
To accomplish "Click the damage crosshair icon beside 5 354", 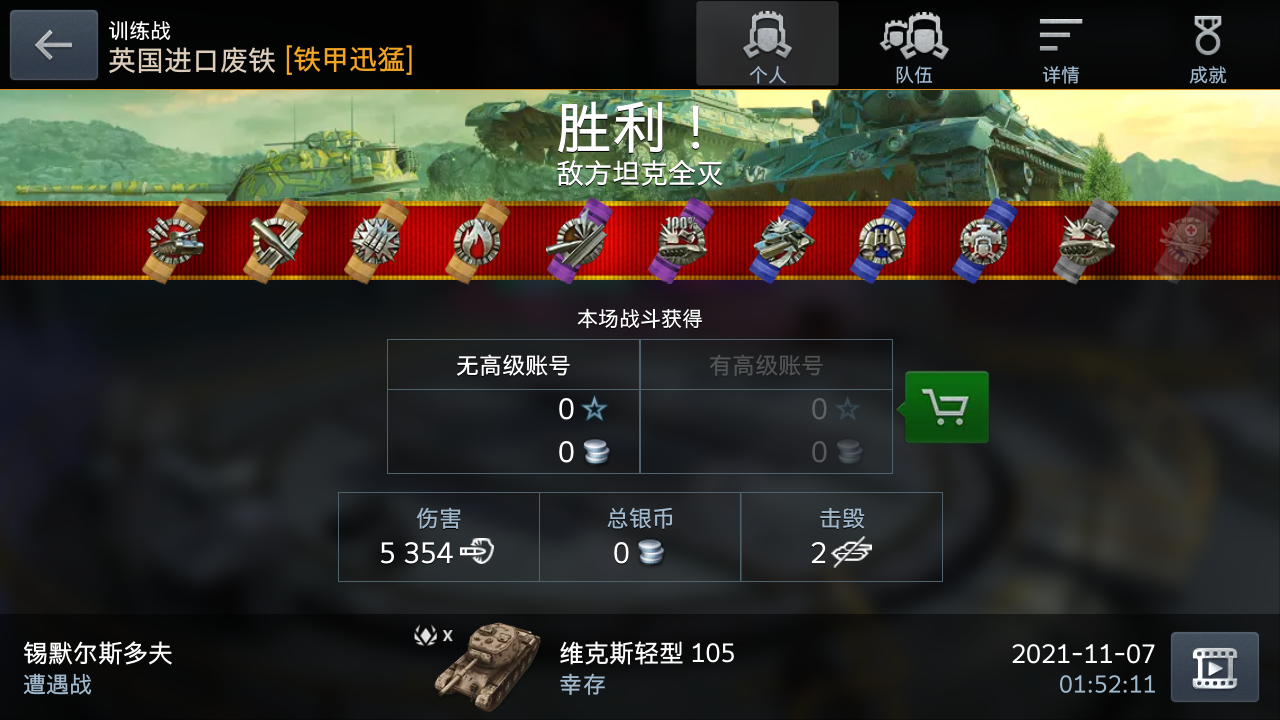I will pos(478,552).
